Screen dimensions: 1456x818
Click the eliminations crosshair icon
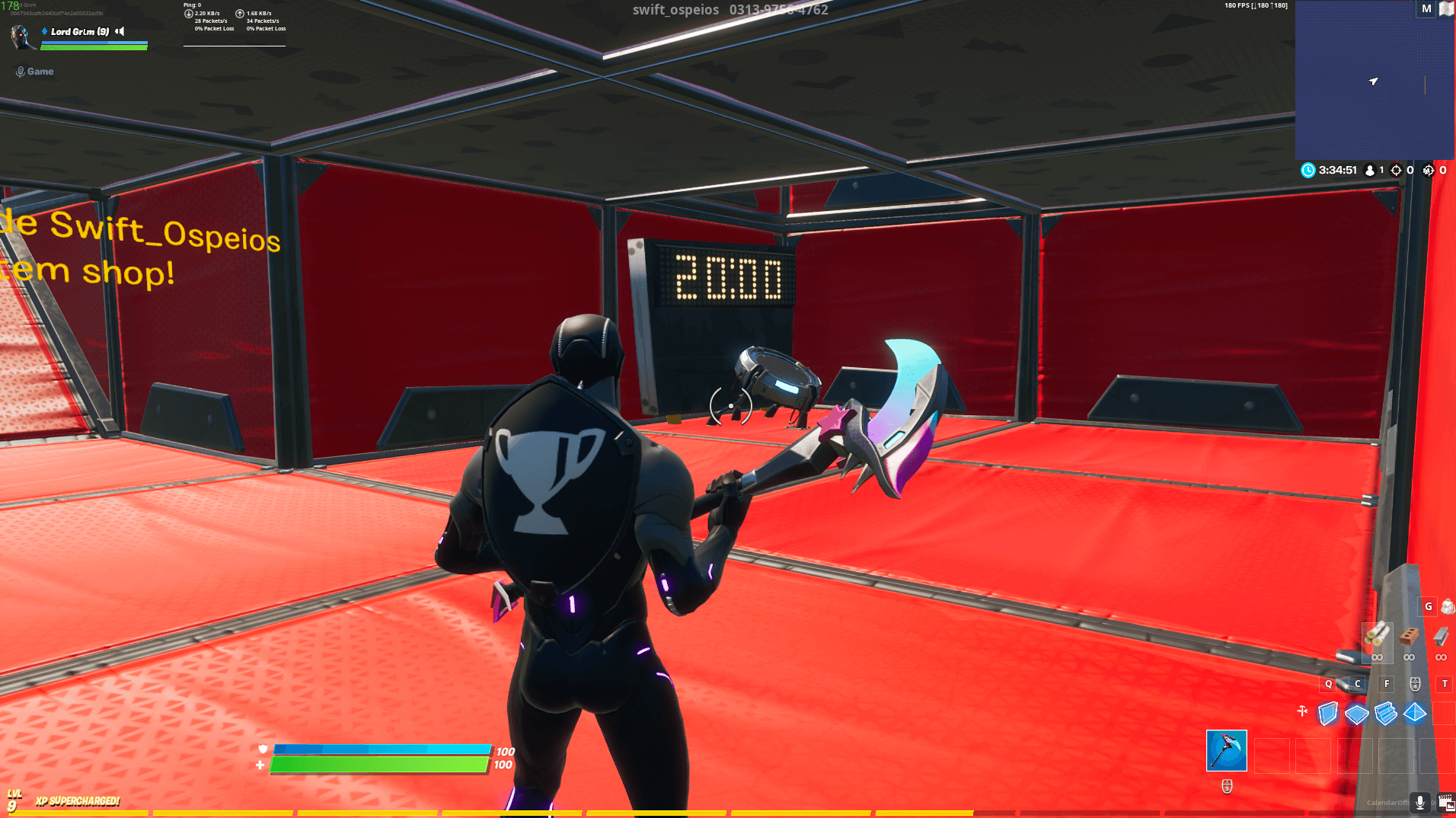click(x=1397, y=170)
